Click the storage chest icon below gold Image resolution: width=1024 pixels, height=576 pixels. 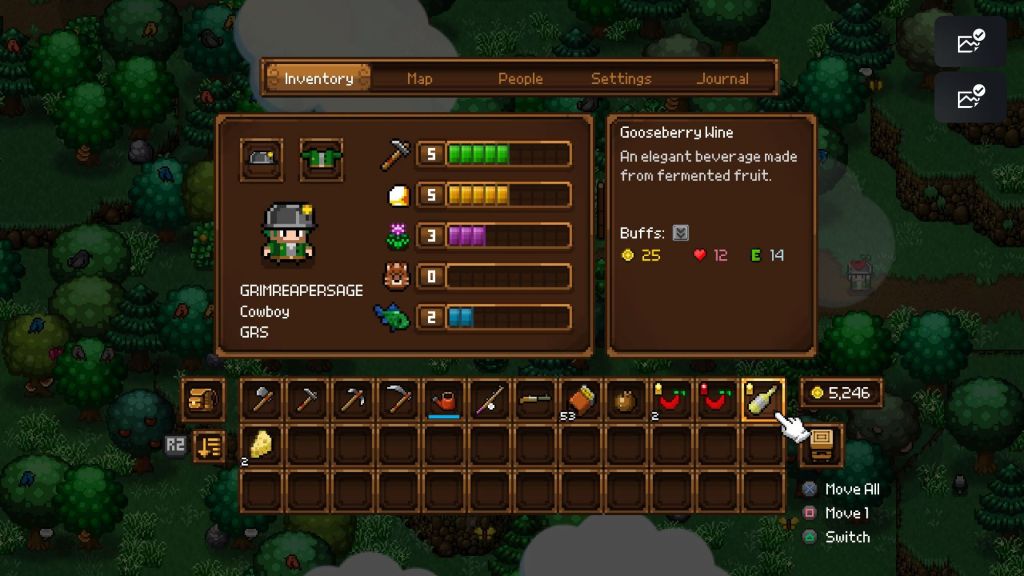[x=823, y=444]
